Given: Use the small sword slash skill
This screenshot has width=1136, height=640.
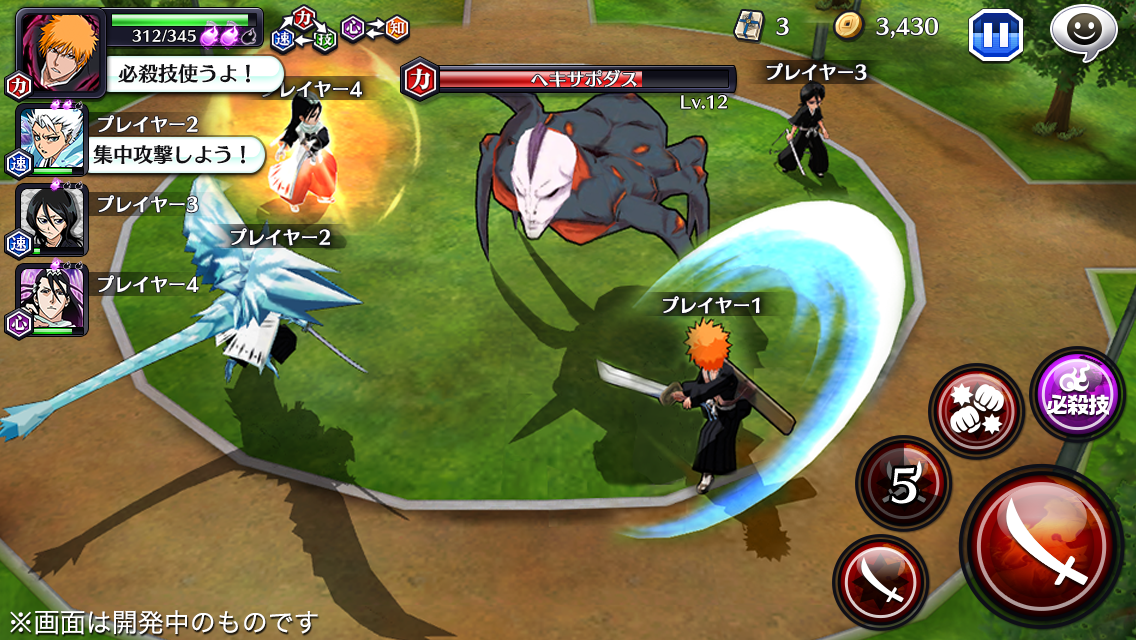Looking at the screenshot, I should 880,582.
